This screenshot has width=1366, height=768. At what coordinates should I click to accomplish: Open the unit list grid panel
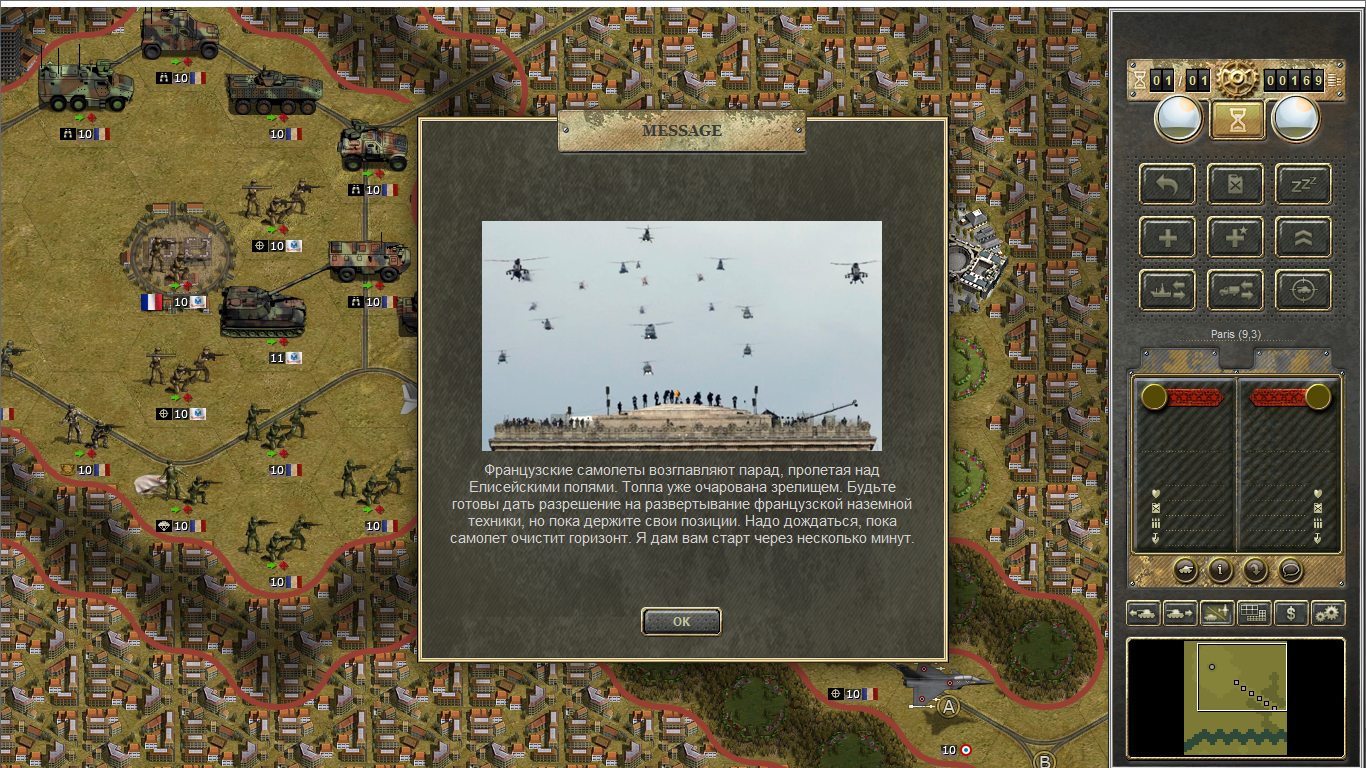(x=1254, y=613)
